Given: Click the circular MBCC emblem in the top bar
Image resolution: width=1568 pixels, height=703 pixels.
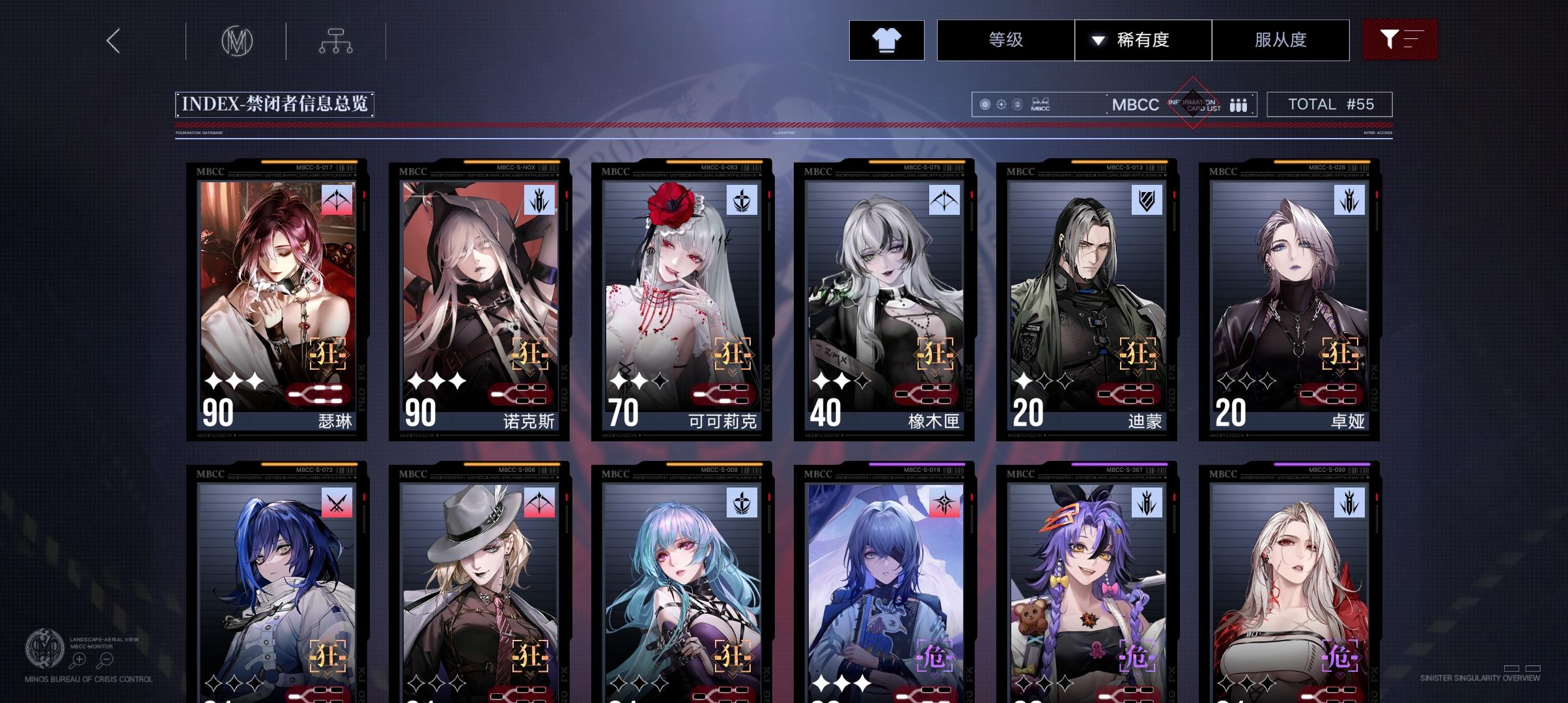Looking at the screenshot, I should pyautogui.click(x=236, y=40).
